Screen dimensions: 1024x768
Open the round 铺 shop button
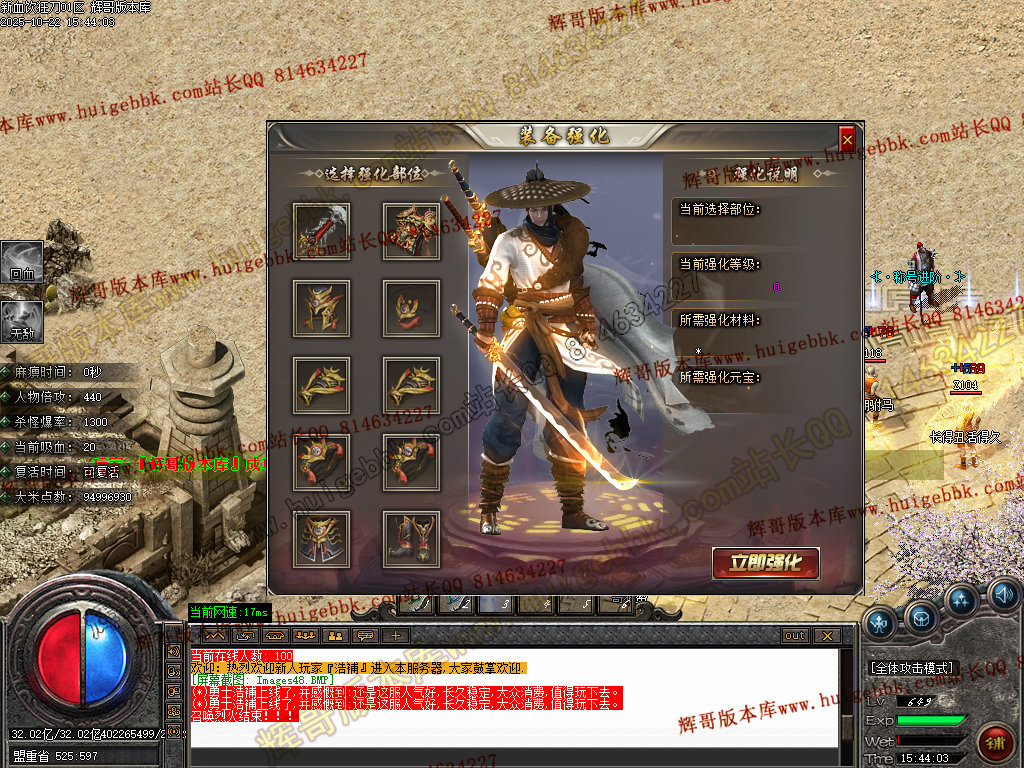(996, 742)
